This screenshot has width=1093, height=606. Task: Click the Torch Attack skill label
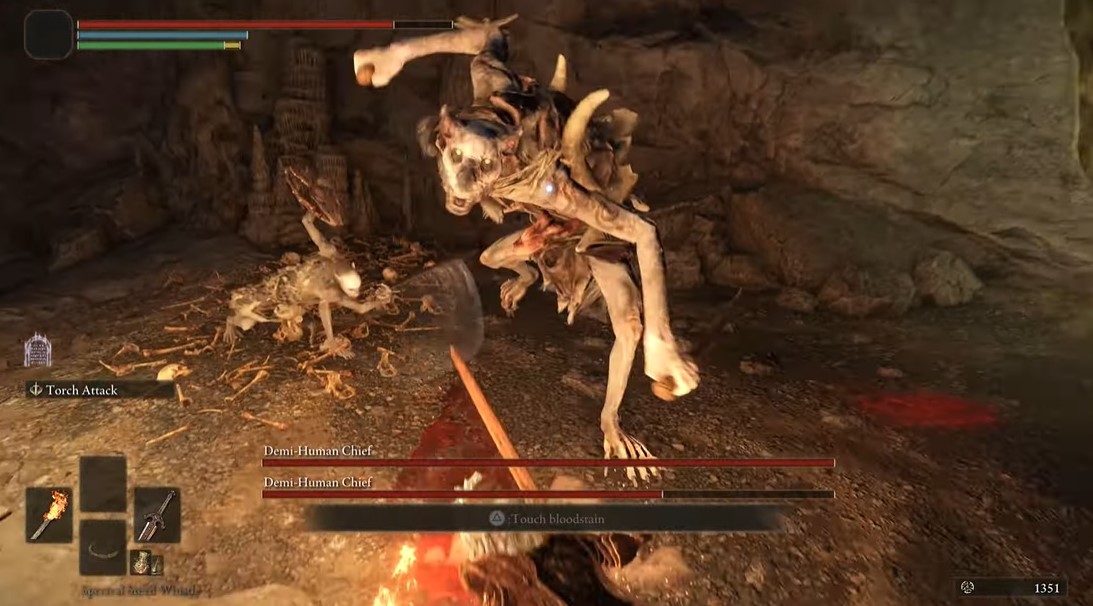(81, 390)
